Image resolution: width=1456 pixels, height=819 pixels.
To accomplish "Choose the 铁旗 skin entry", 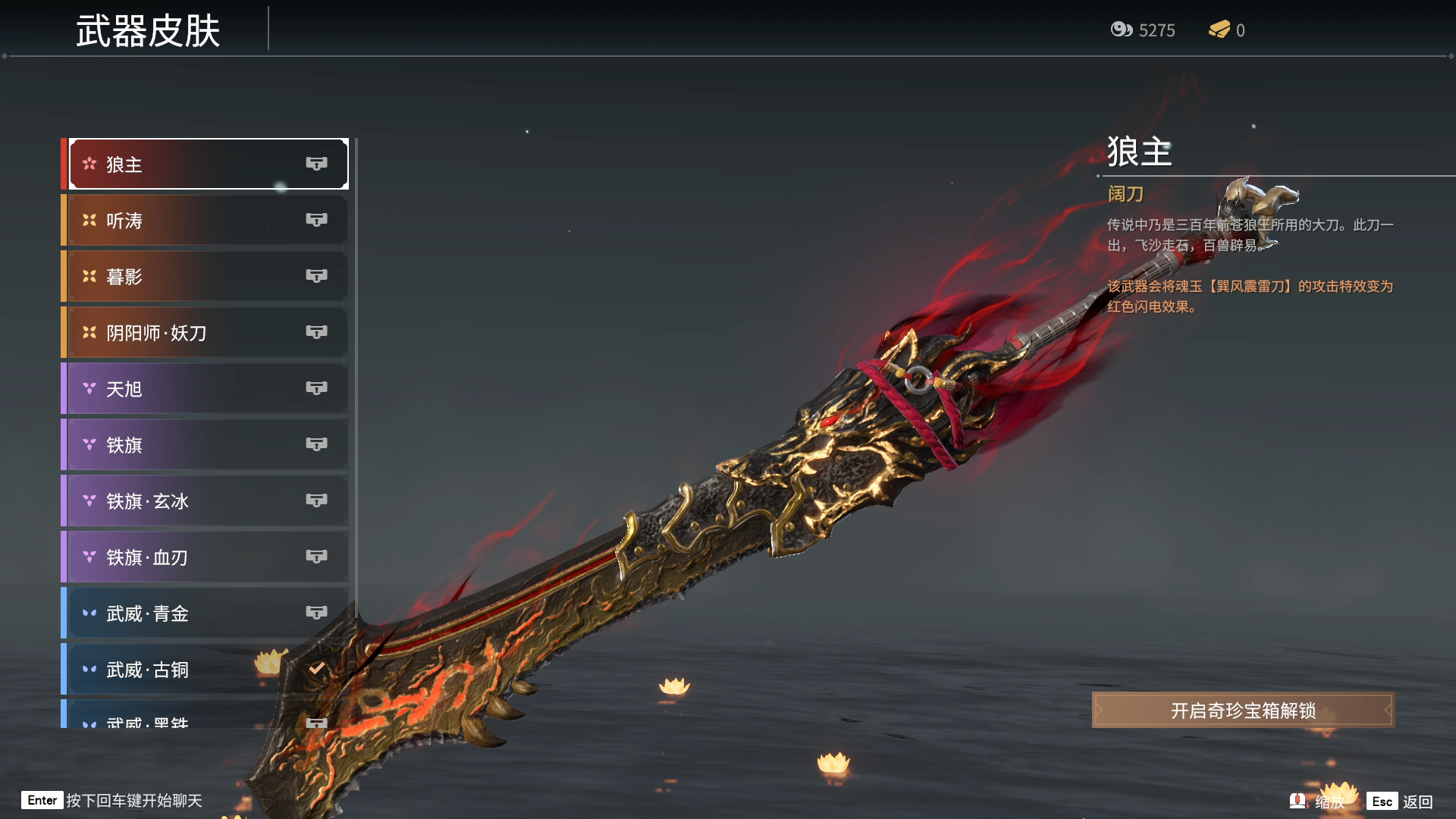I will [x=206, y=444].
